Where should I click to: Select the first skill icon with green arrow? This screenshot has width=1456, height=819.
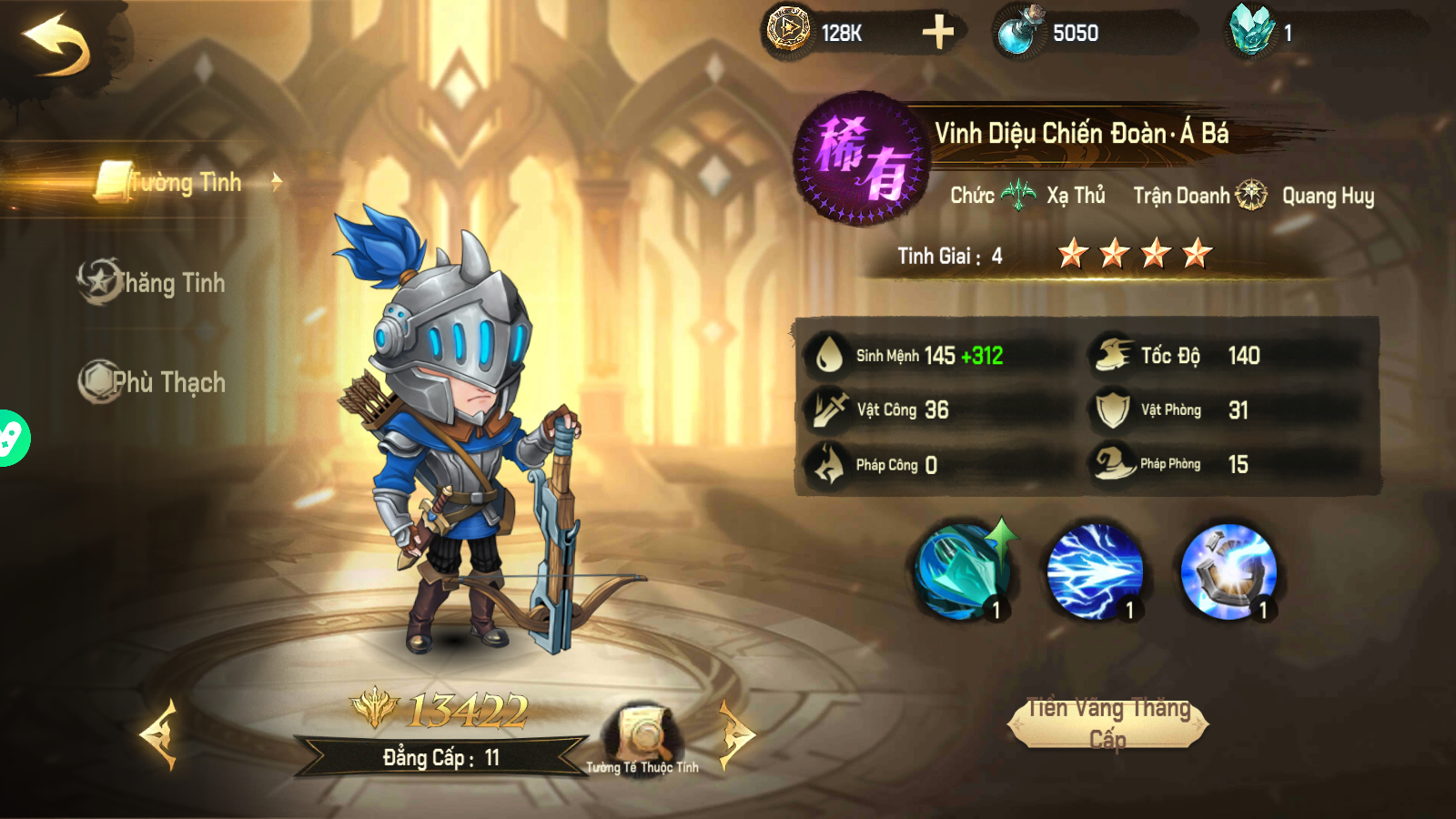(965, 571)
